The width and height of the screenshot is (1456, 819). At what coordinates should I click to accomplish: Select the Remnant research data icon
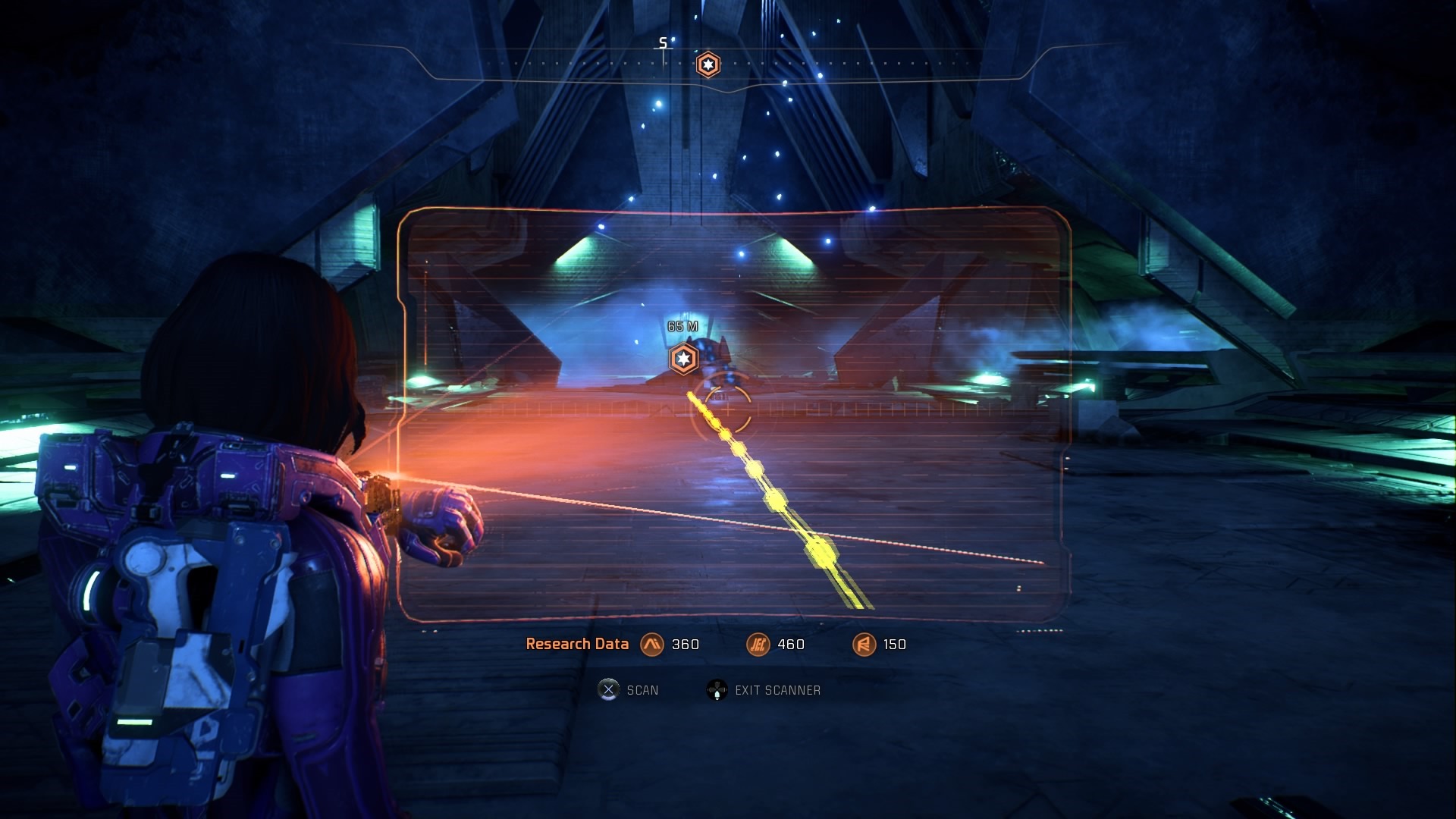(864, 645)
